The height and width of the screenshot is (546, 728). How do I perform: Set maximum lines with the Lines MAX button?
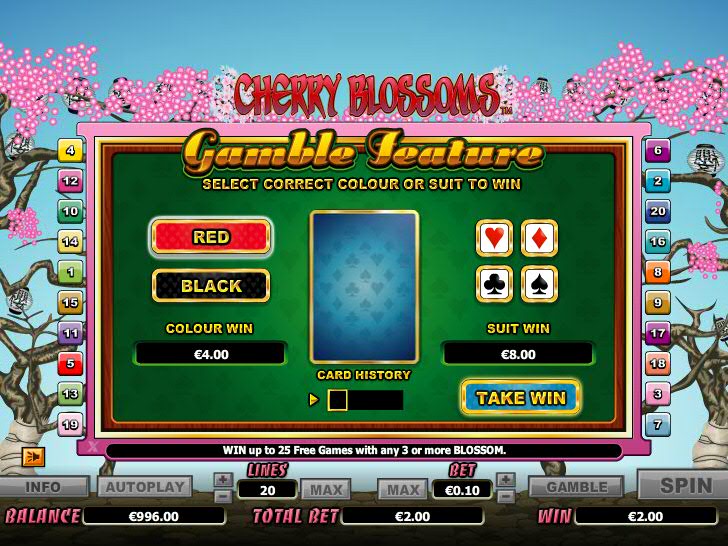click(325, 490)
